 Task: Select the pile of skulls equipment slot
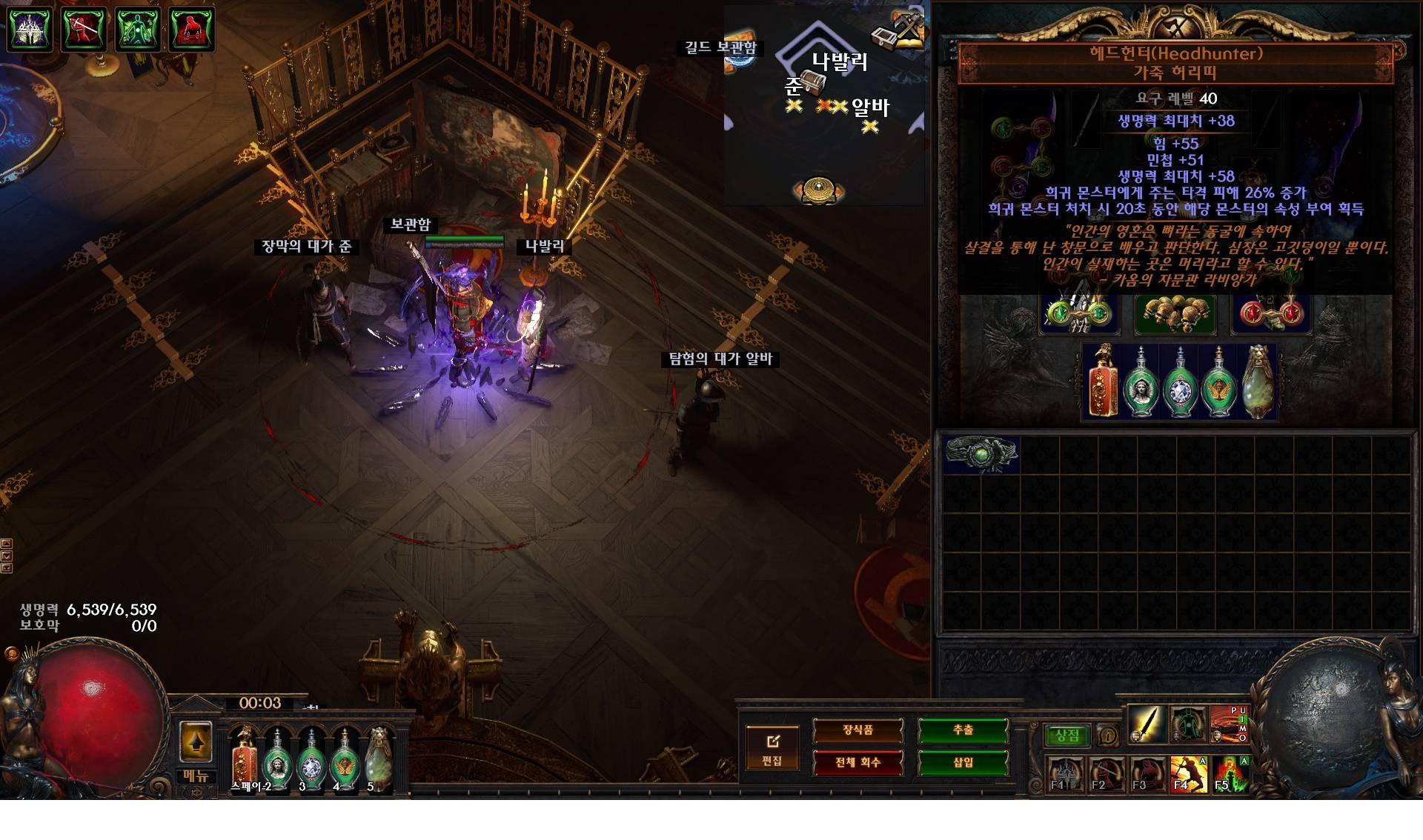point(1175,314)
